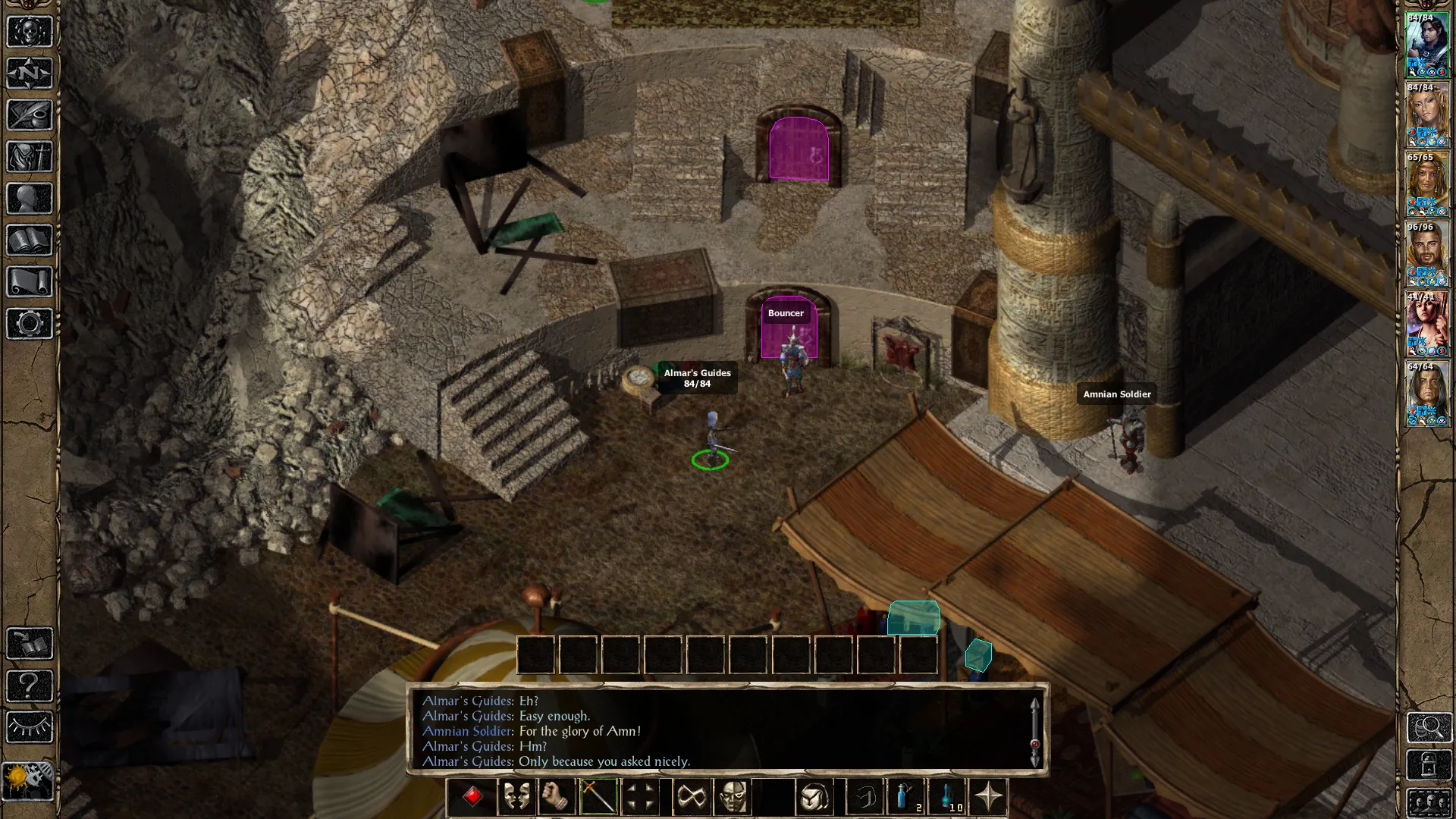Open the question mark help button
Image resolution: width=1456 pixels, height=819 pixels.
(x=30, y=686)
